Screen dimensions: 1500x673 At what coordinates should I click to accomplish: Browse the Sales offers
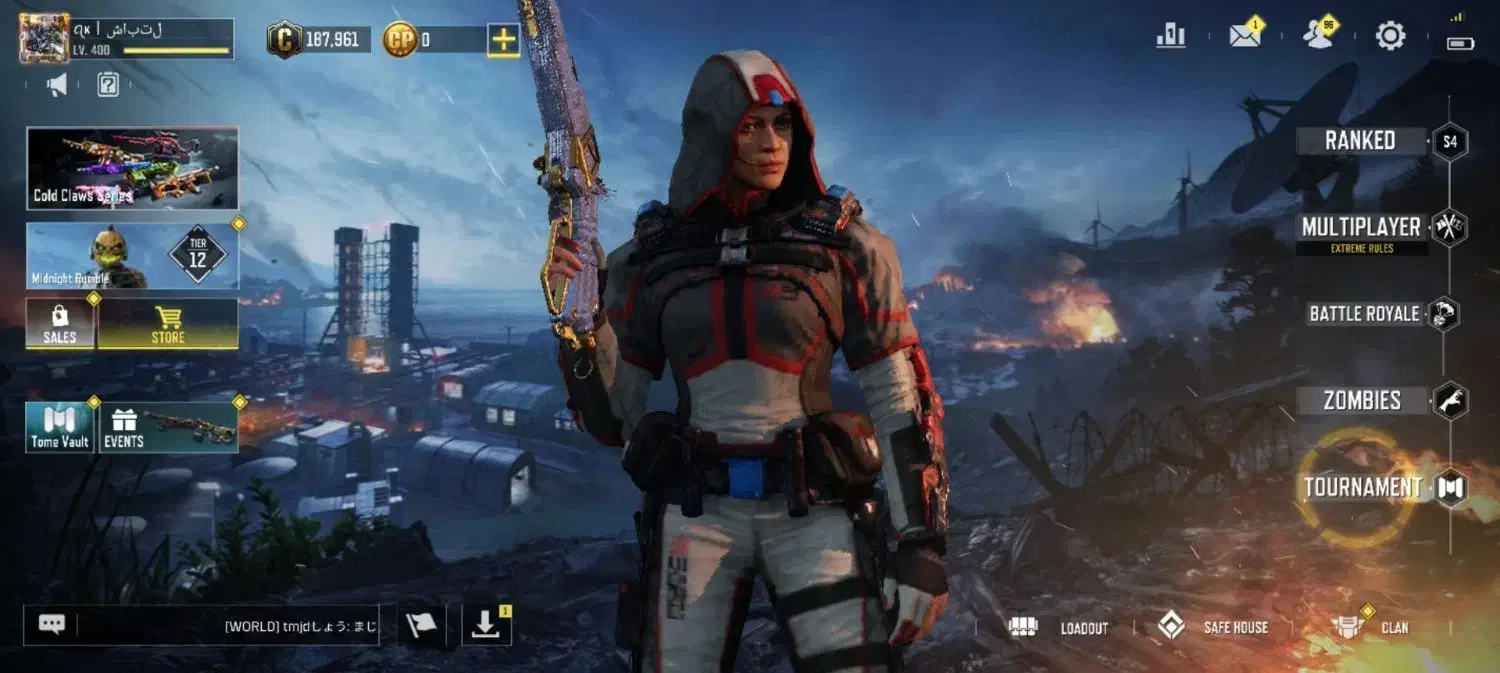coord(60,324)
